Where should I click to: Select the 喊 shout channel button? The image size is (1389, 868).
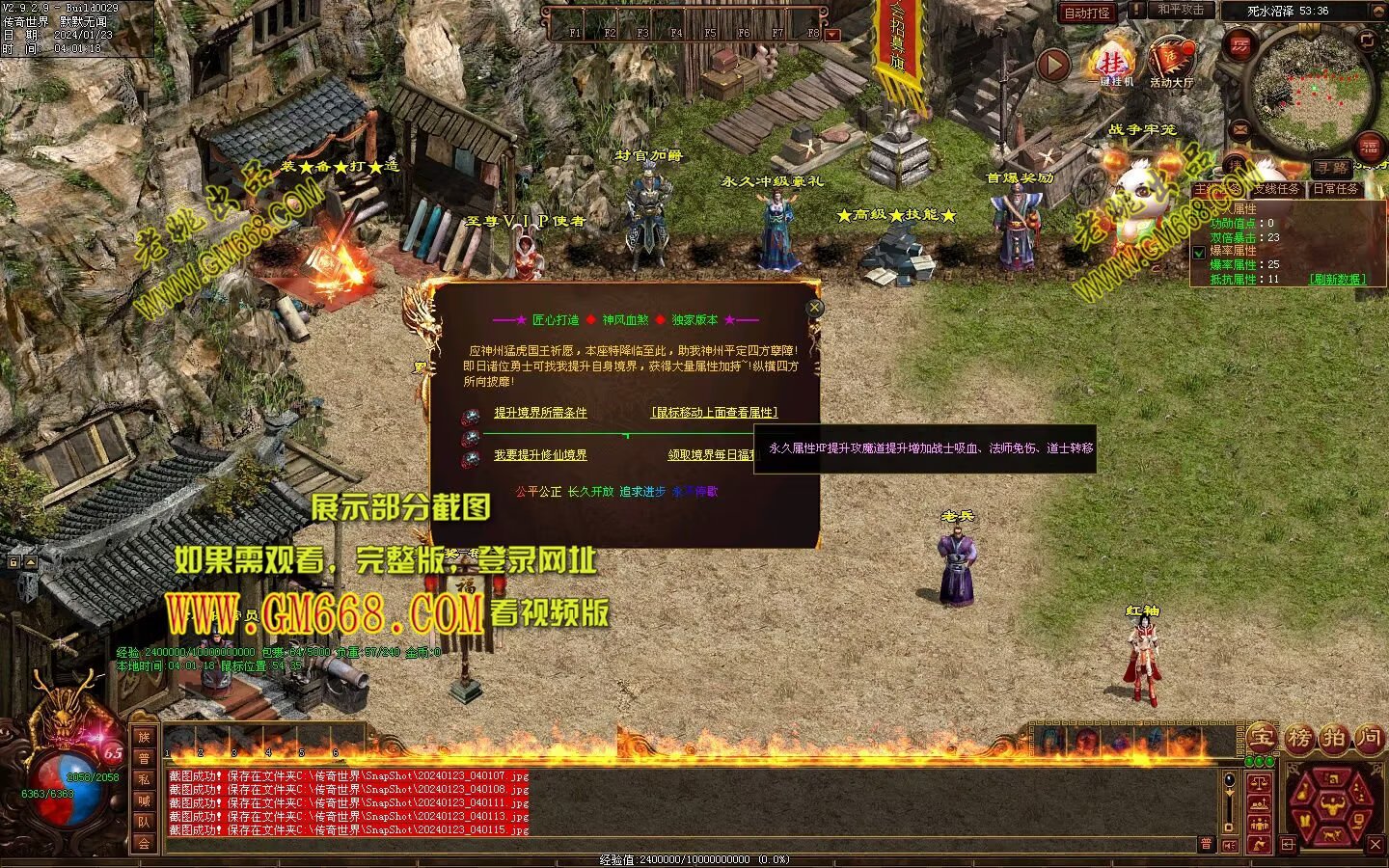click(x=144, y=800)
